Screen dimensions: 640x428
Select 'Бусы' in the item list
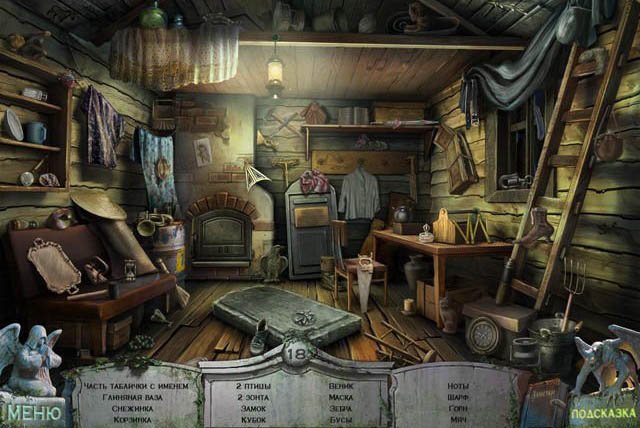point(340,420)
